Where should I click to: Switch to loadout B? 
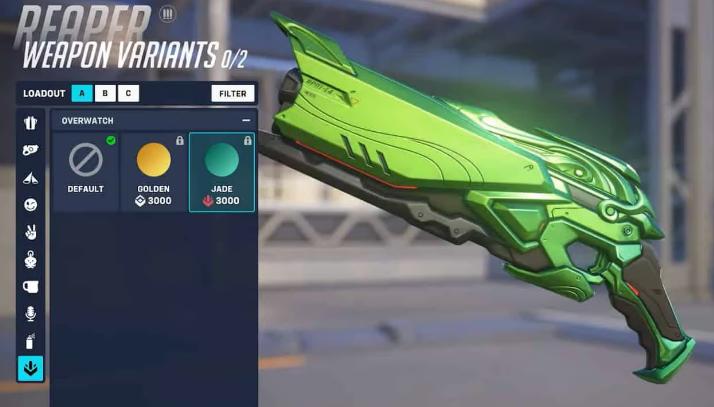[105, 93]
